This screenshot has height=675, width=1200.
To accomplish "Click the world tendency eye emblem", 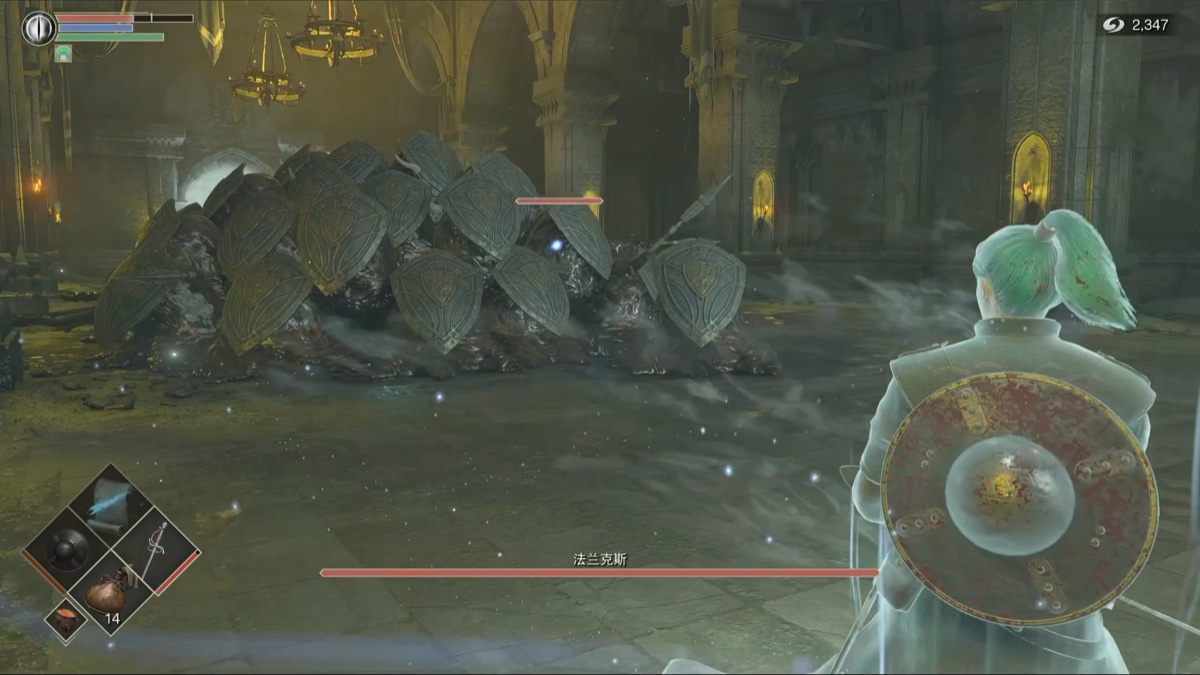I will coord(38,27).
